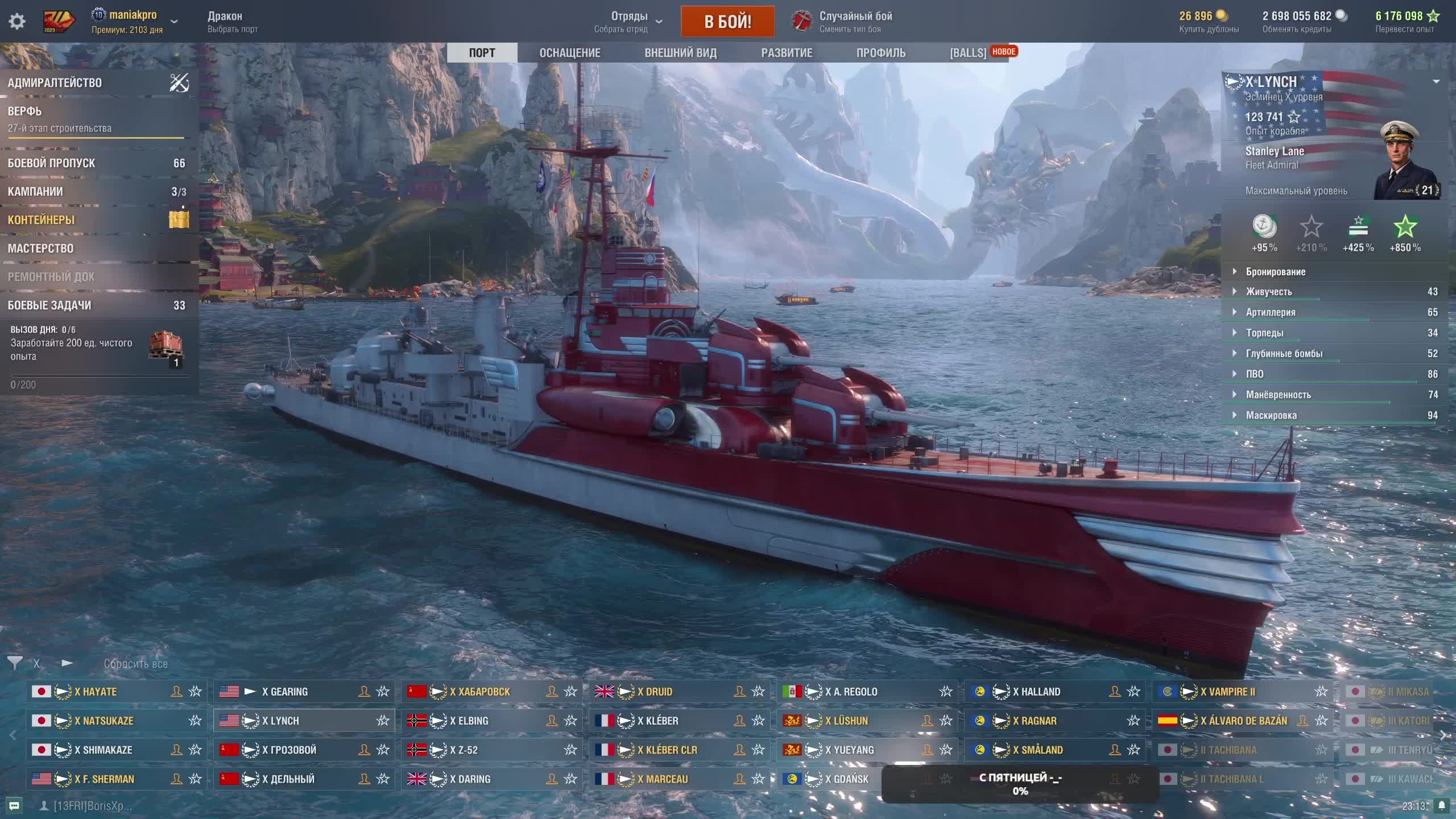Reset carousel filters with Сбросить все
The width and height of the screenshot is (1456, 819).
click(135, 664)
